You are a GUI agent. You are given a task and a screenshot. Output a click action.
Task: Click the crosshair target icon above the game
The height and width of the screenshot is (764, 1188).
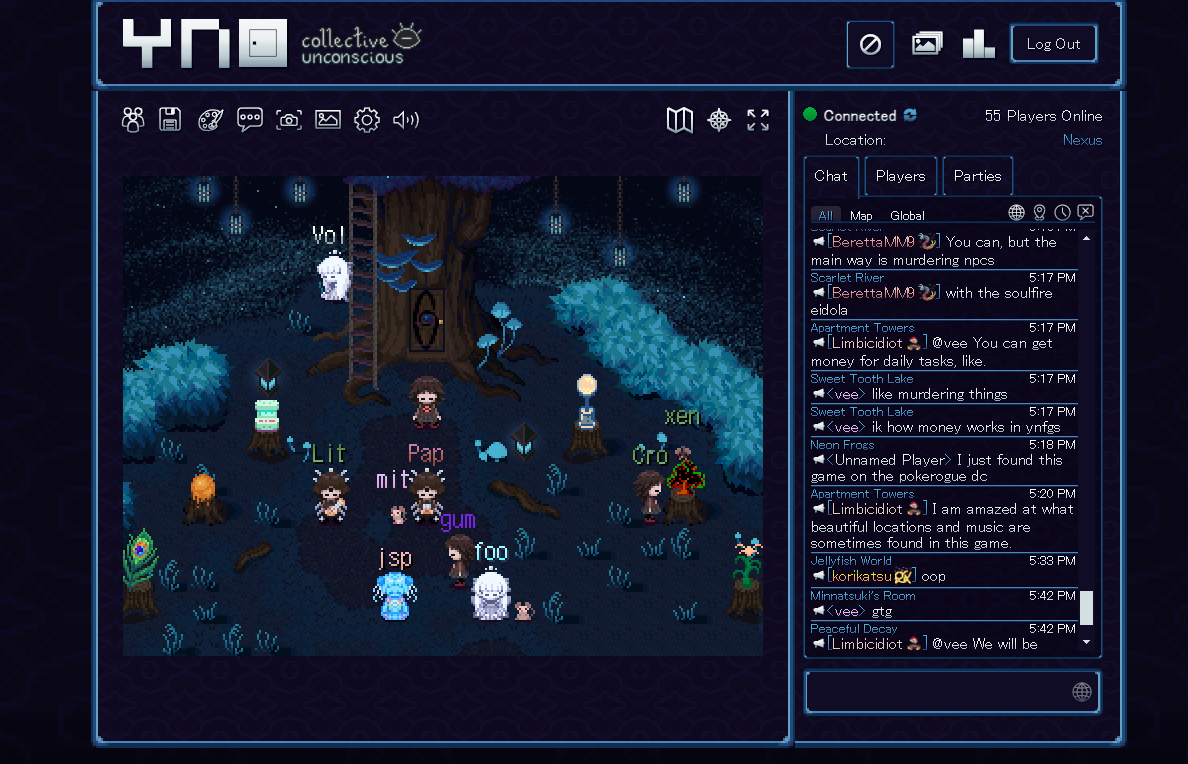(x=719, y=120)
